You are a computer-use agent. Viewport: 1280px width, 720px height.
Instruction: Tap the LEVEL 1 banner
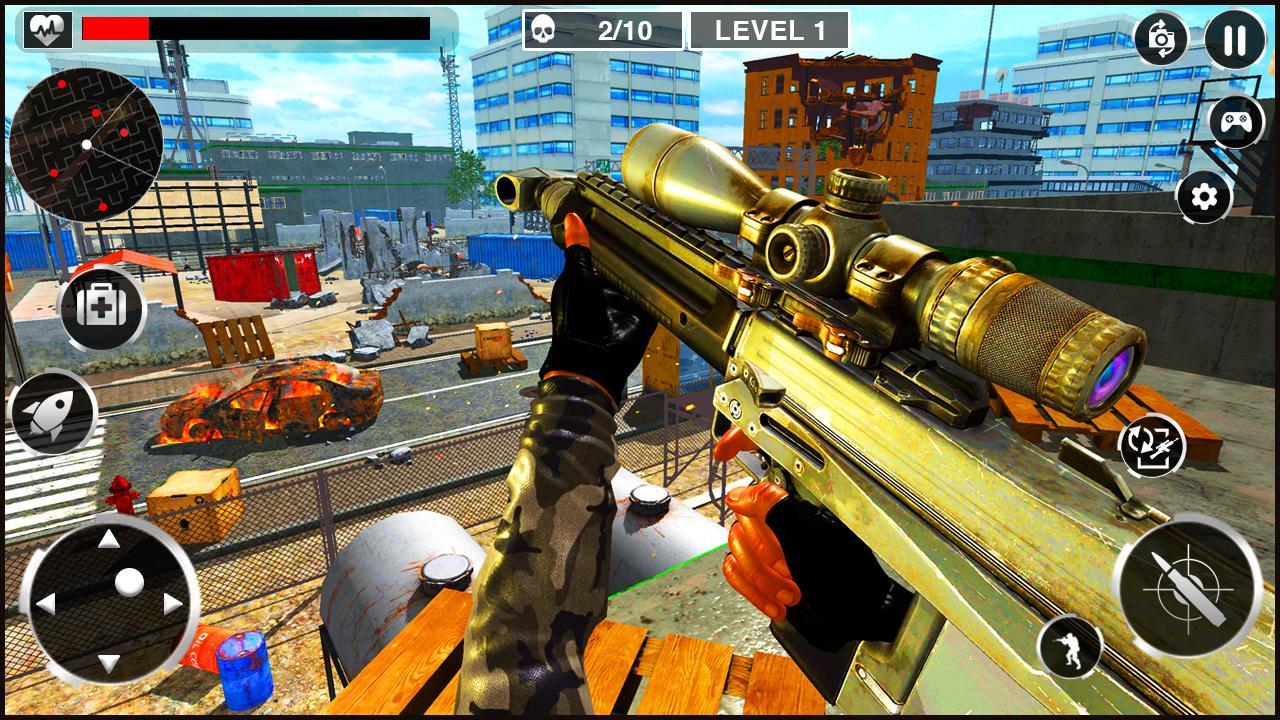[x=772, y=27]
